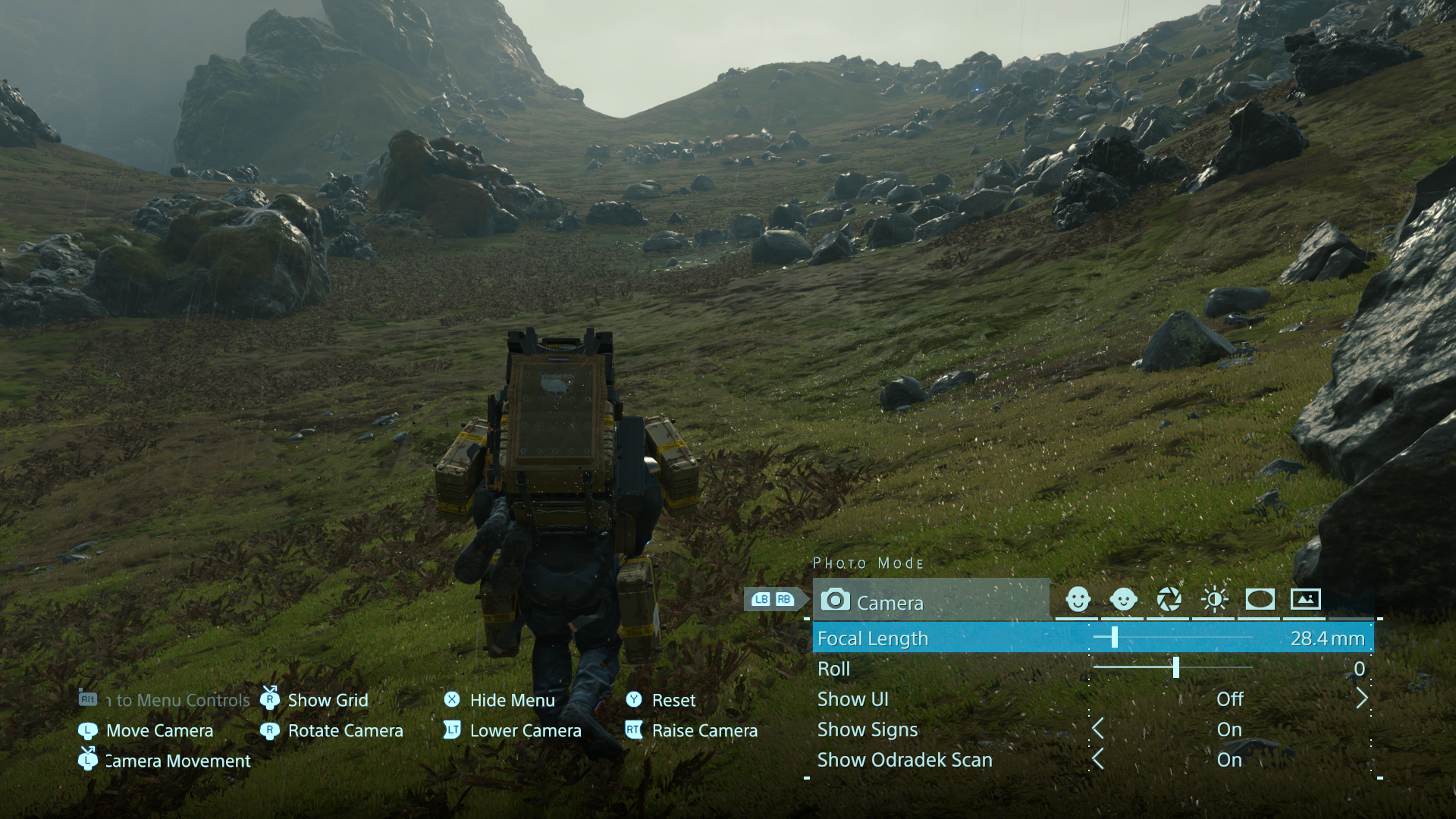Open the facial Expression settings icon
The image size is (1456, 819).
point(1079,599)
